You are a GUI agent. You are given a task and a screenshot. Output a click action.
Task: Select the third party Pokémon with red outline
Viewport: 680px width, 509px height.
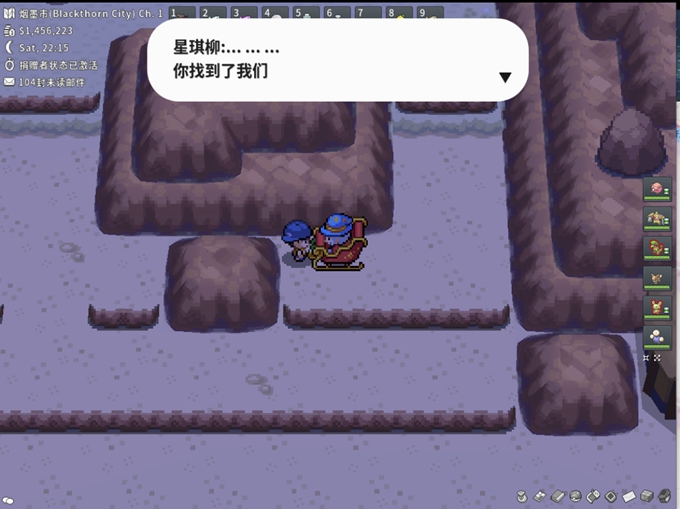point(657,247)
